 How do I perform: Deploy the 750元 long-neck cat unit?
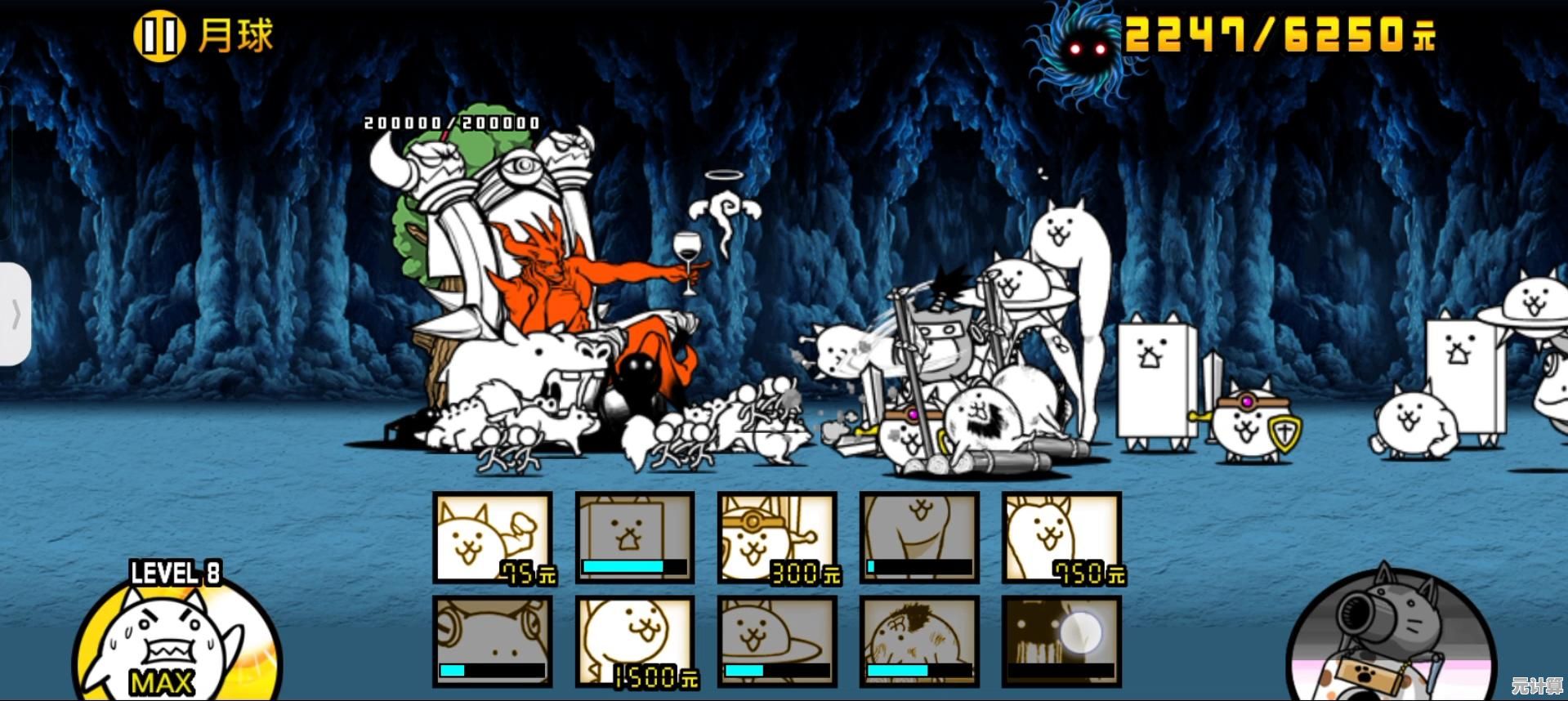pos(1061,538)
